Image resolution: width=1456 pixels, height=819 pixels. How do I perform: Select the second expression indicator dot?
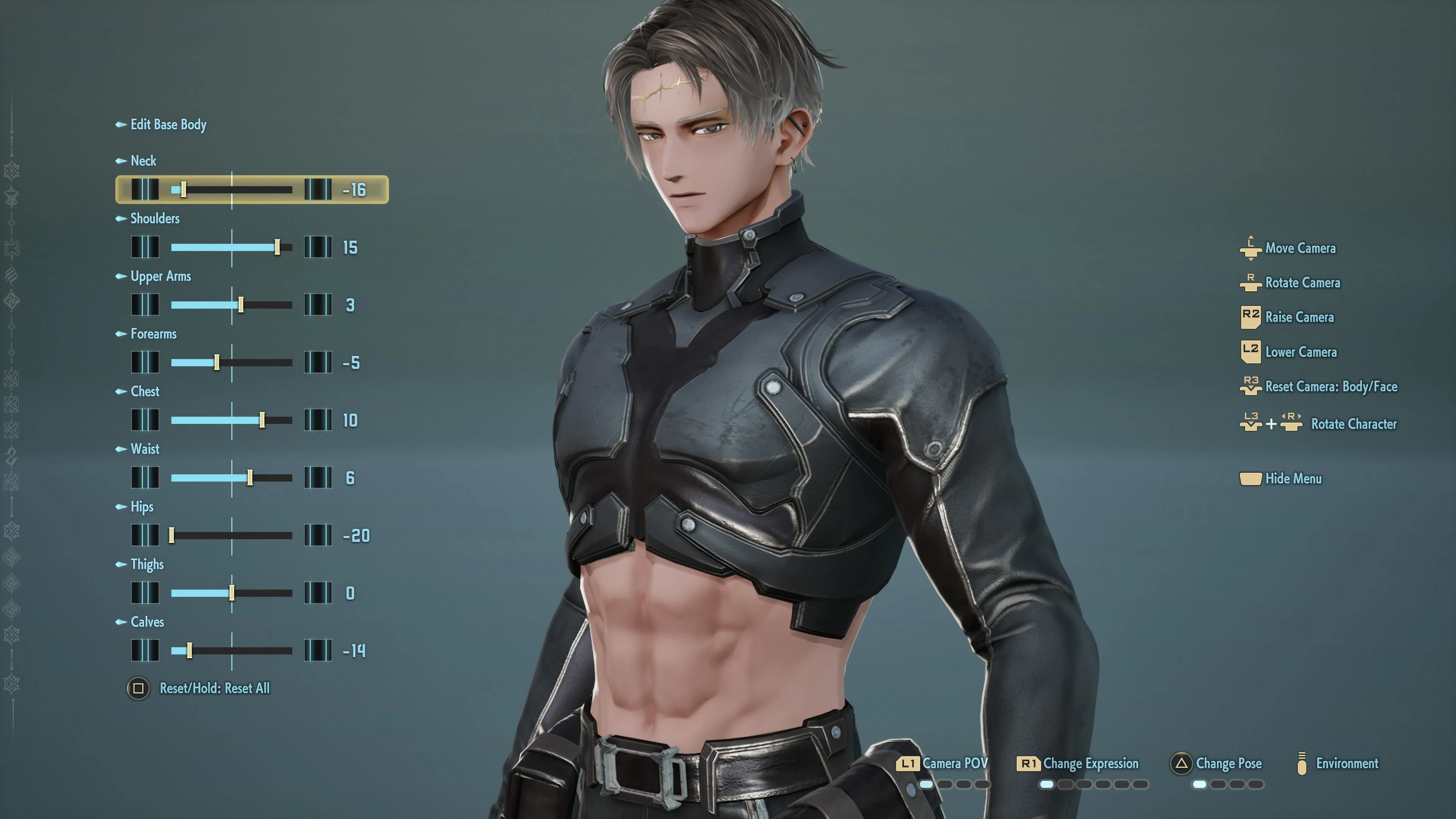(x=1066, y=784)
